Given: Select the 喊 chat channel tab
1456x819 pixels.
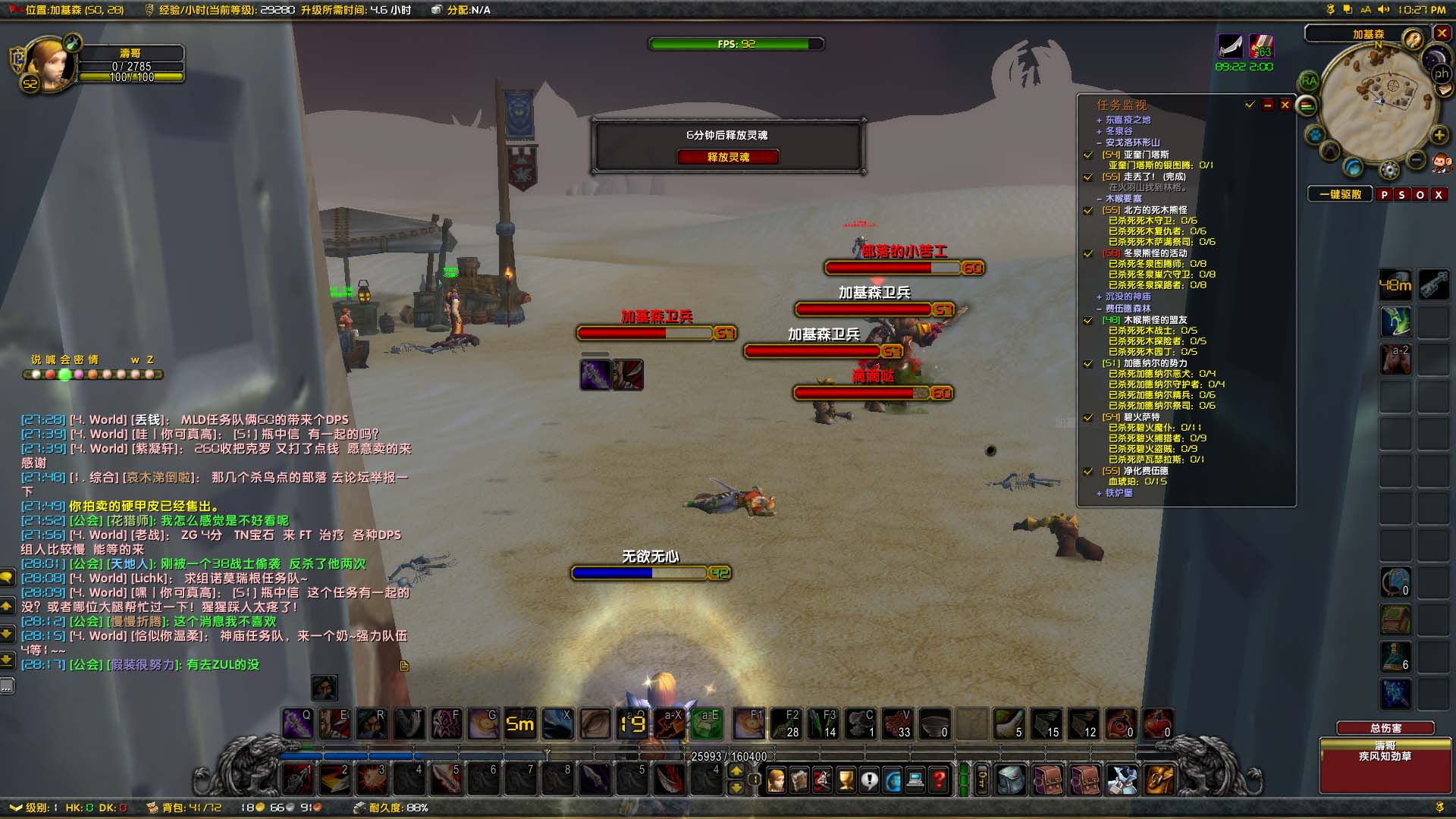Looking at the screenshot, I should (50, 359).
